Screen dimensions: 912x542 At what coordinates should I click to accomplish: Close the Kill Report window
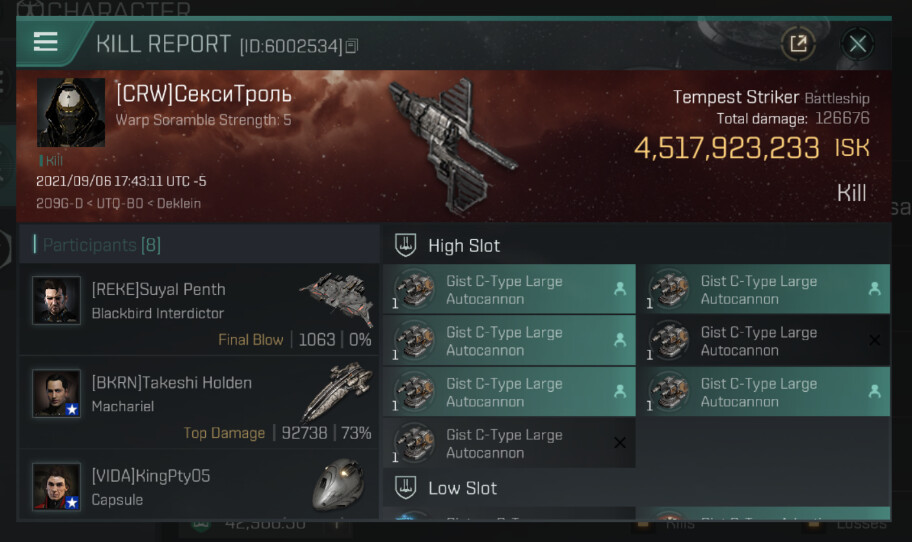(x=857, y=43)
